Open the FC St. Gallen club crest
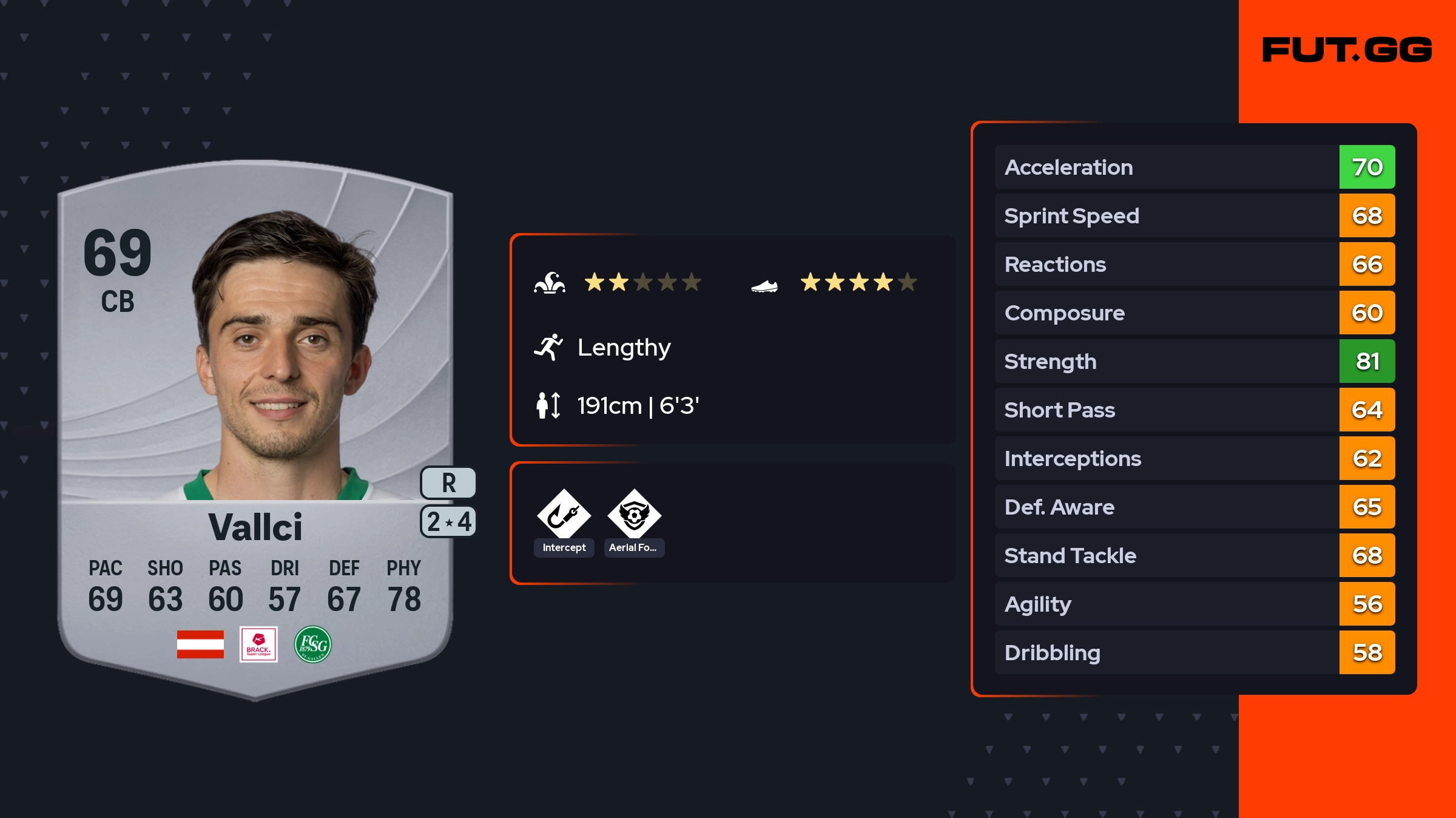The image size is (1456, 818). [x=313, y=644]
